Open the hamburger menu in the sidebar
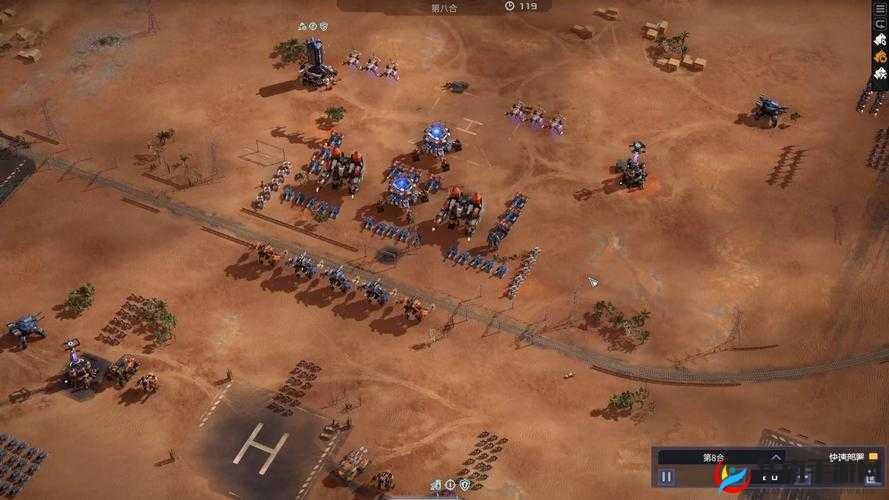Screen dimensions: 889x500 pyautogui.click(x=880, y=7)
